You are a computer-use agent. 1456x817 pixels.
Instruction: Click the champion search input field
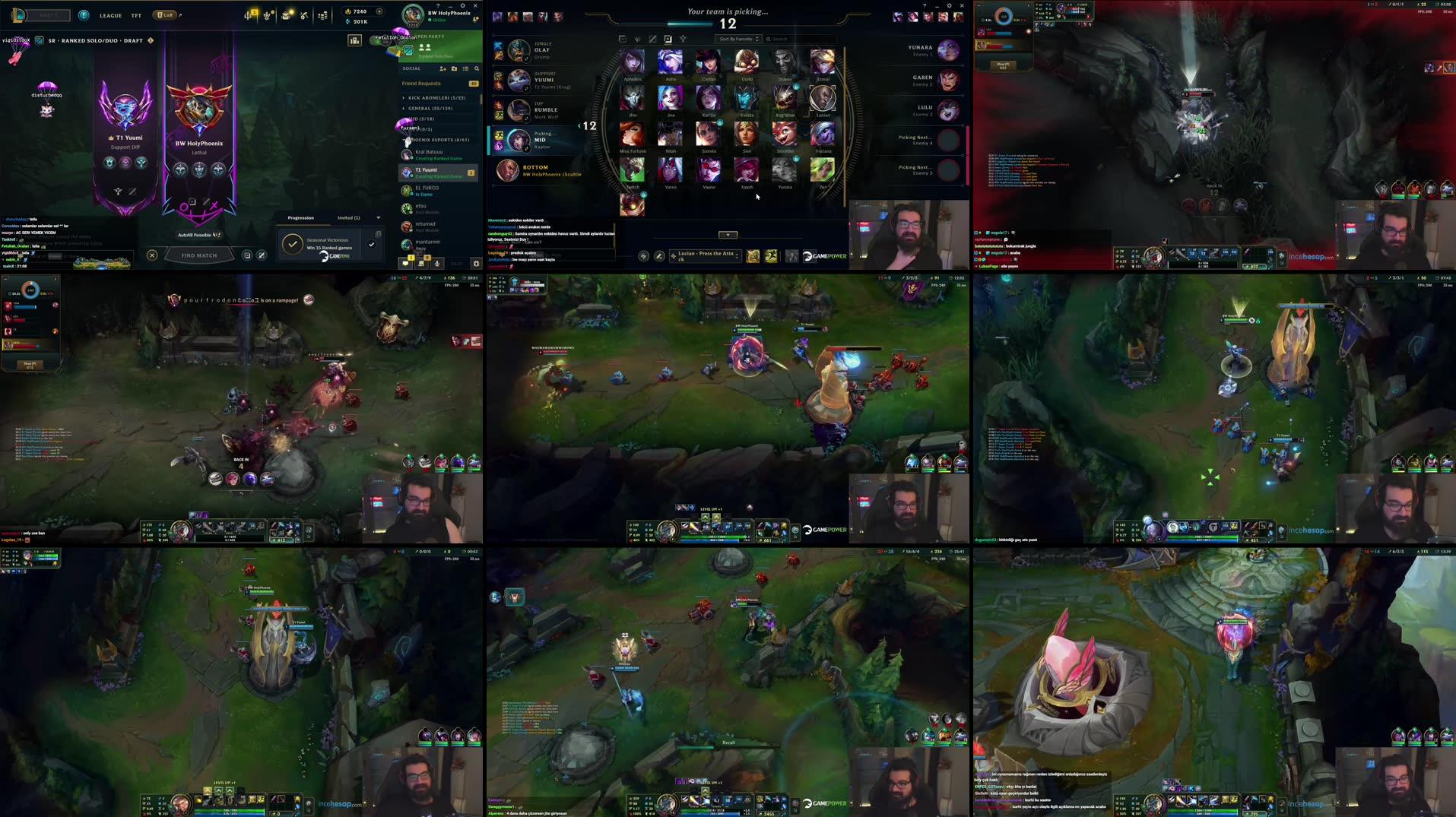pyautogui.click(x=787, y=39)
